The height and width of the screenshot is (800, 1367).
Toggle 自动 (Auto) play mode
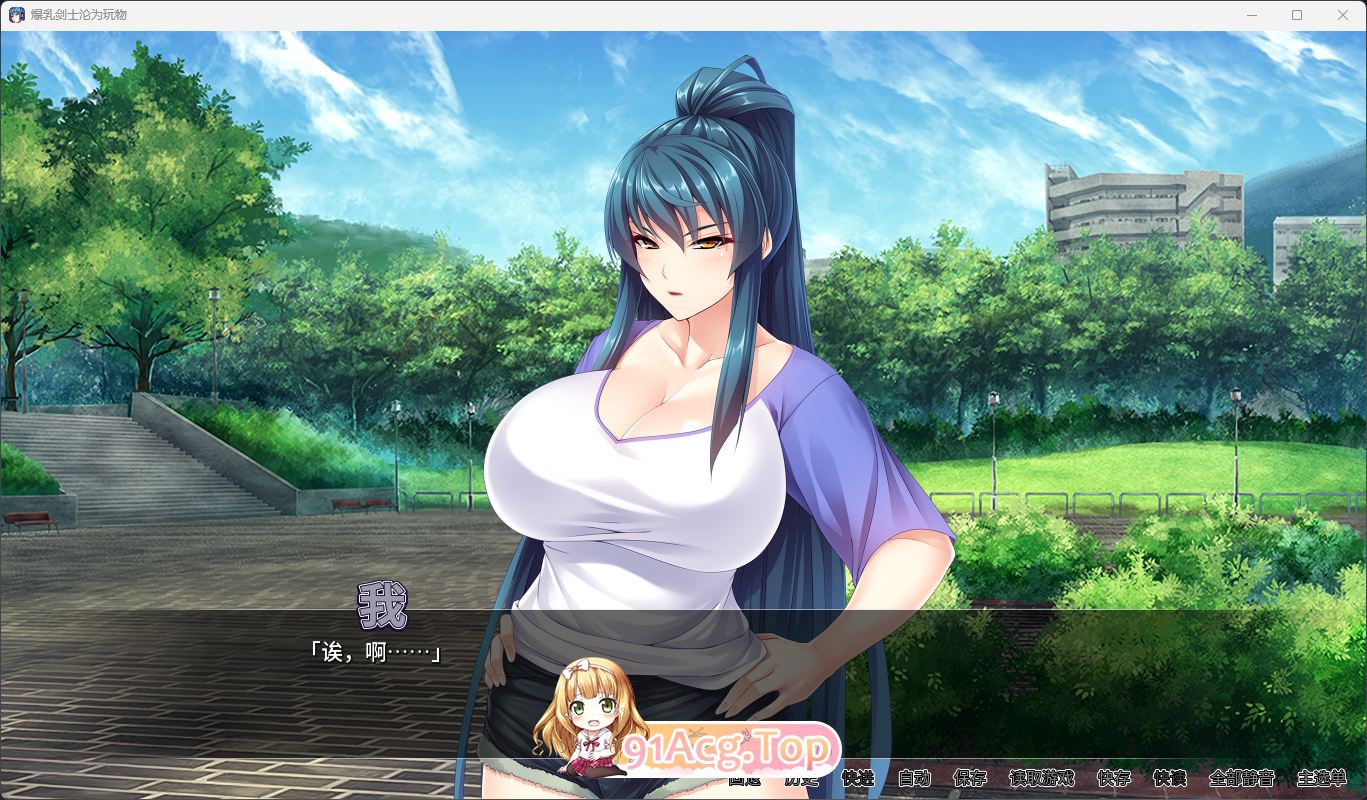coord(915,778)
